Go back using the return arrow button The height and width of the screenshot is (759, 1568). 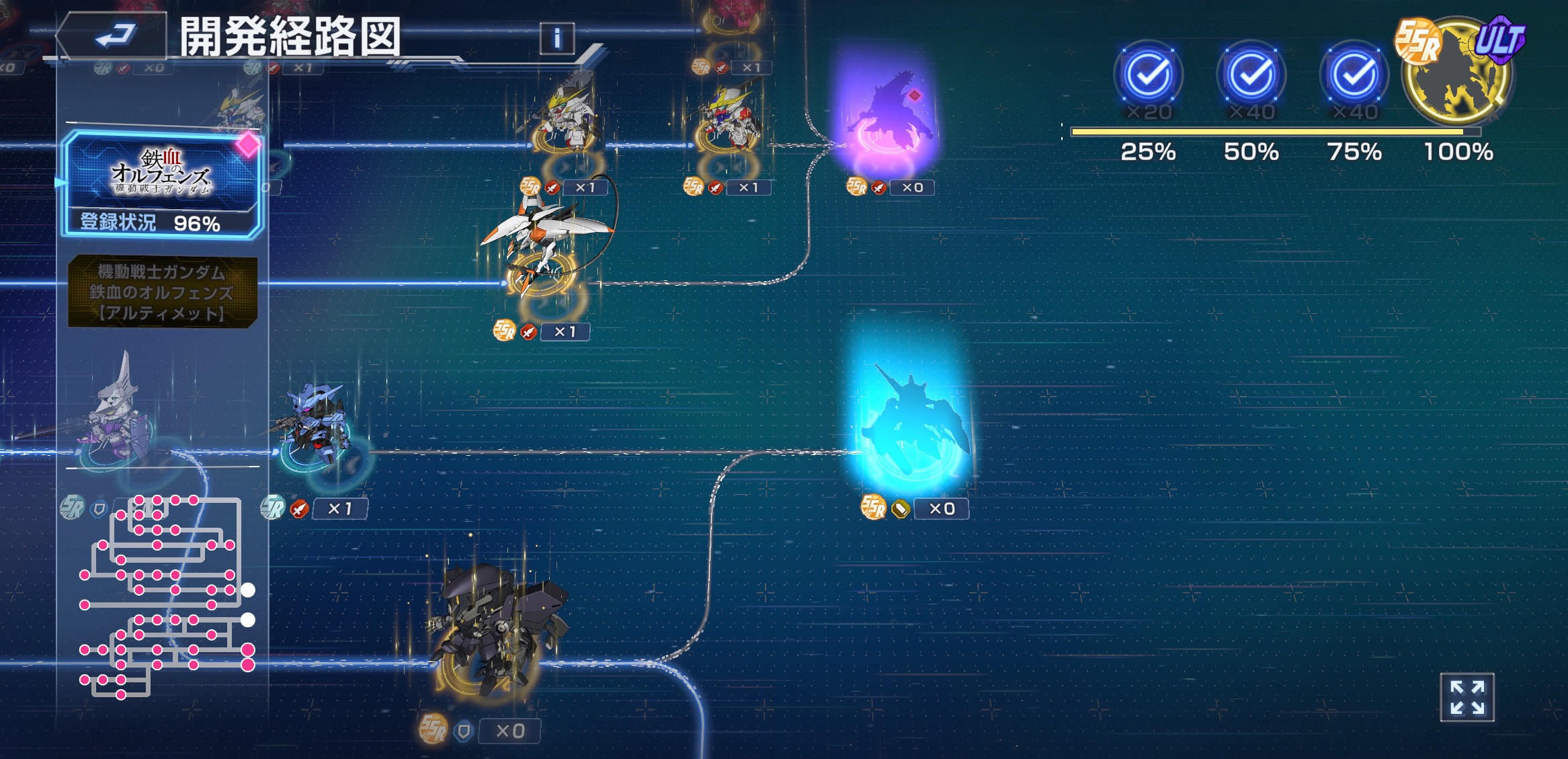click(114, 35)
